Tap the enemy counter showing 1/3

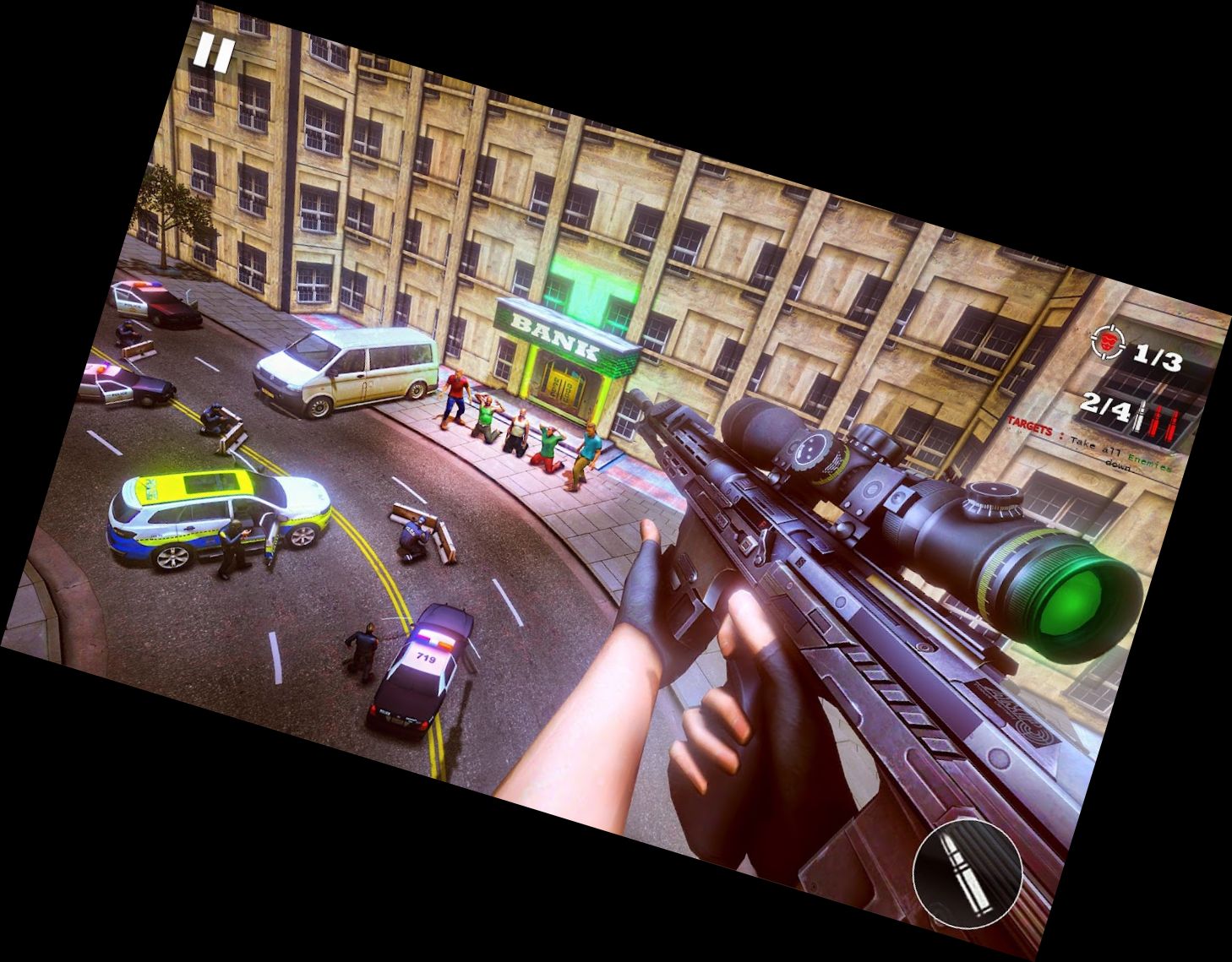pyautogui.click(x=1158, y=357)
